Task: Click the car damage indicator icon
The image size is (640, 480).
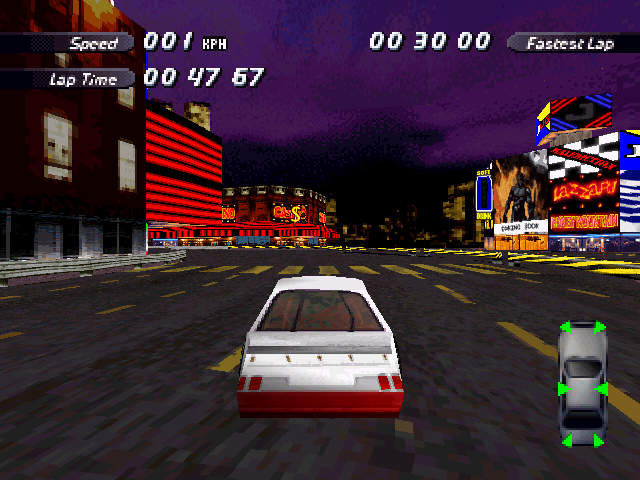Action: (582, 383)
